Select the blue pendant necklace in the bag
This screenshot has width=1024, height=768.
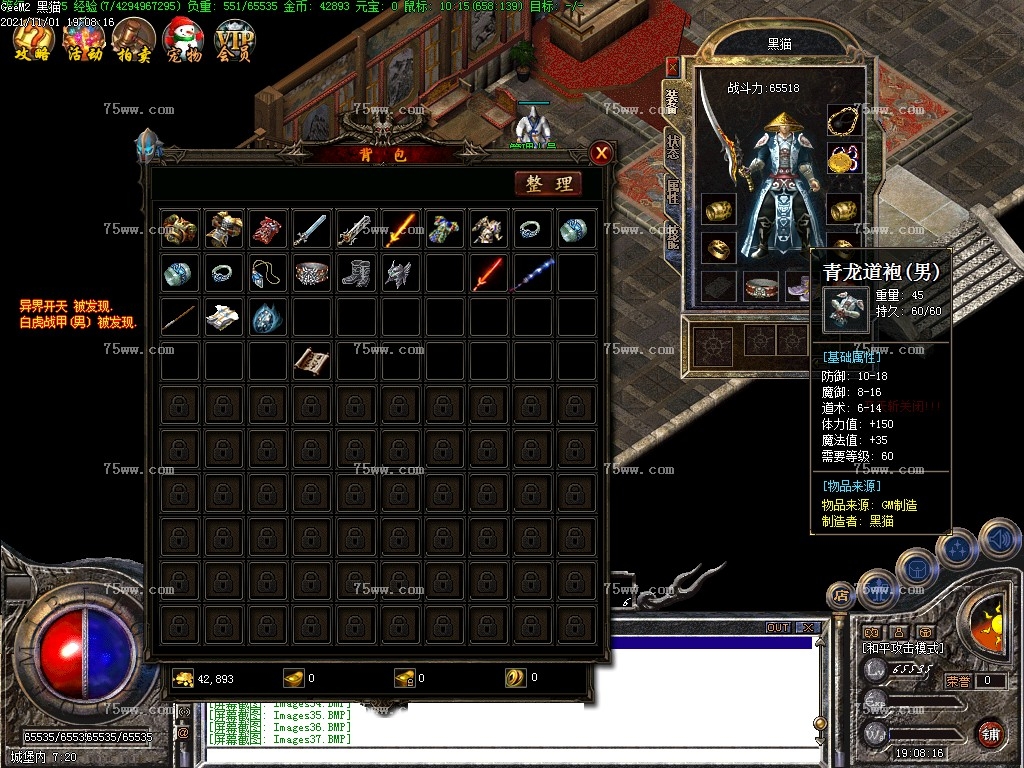pyautogui.click(x=268, y=273)
